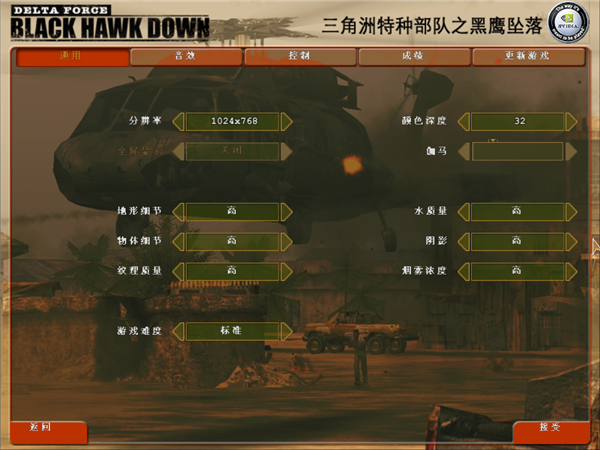Increase 分辨率 resolution with right arrow
Image resolution: width=600 pixels, height=450 pixels.
(286, 121)
